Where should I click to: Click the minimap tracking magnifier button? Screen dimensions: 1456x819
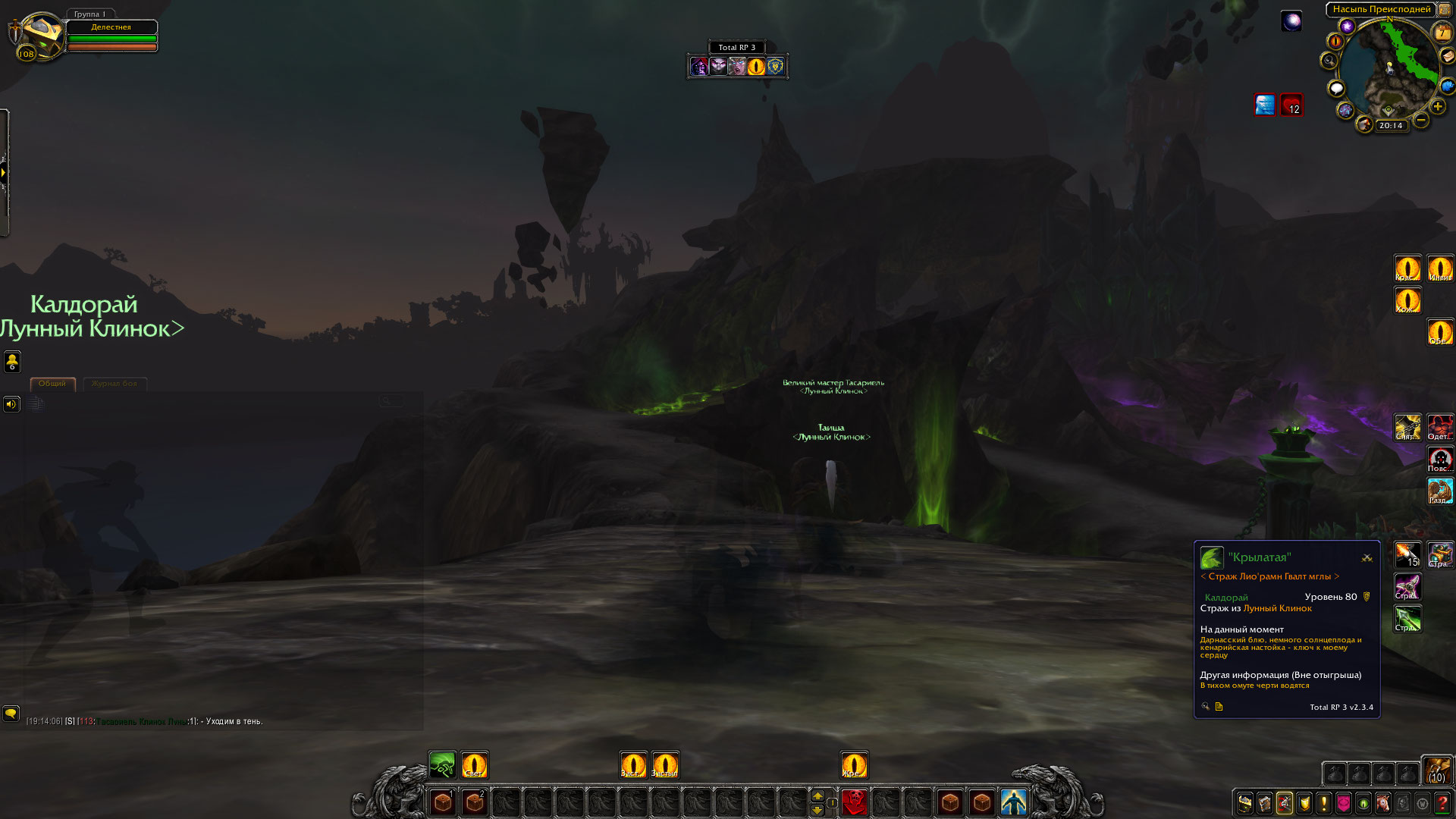tap(1329, 61)
